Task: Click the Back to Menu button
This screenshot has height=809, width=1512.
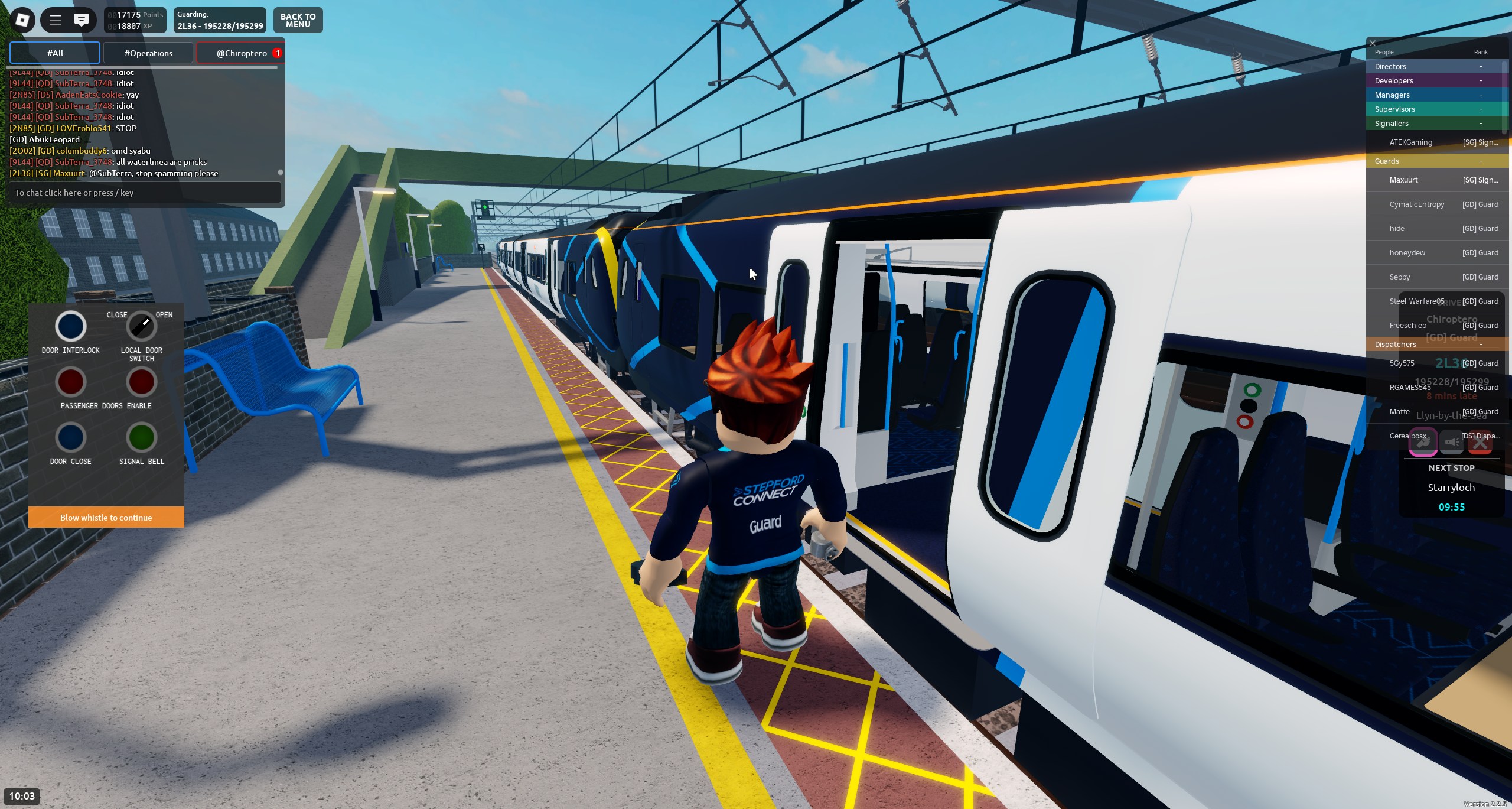Action: click(x=298, y=21)
